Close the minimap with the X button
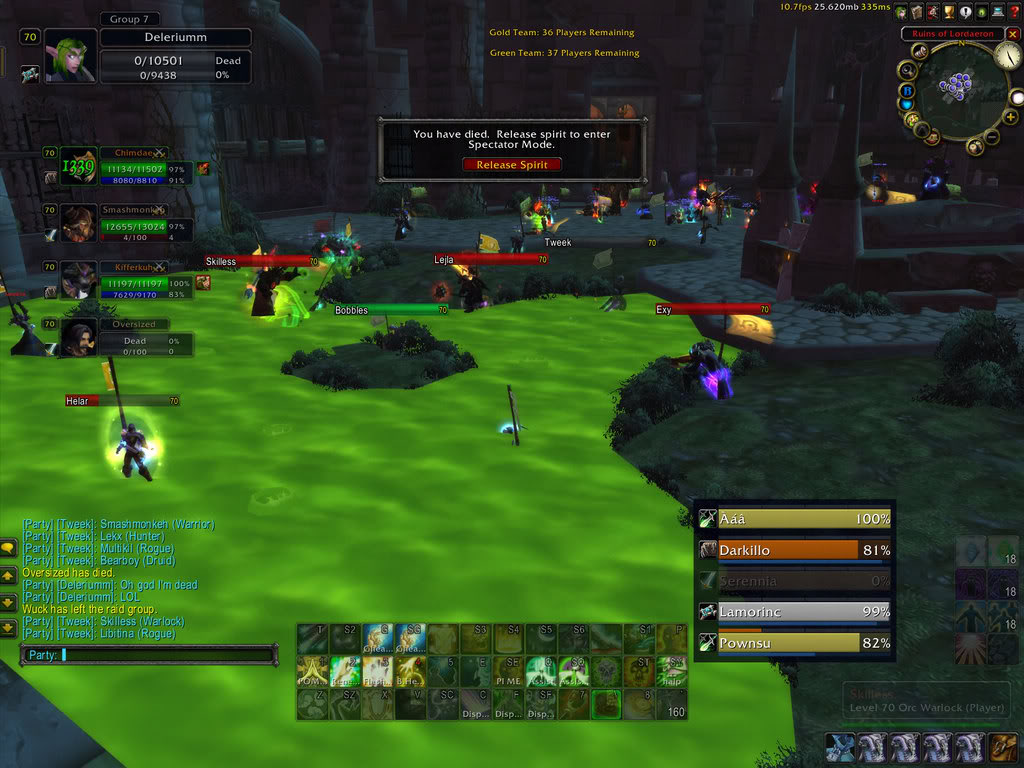This screenshot has height=768, width=1024. pyautogui.click(x=1011, y=34)
